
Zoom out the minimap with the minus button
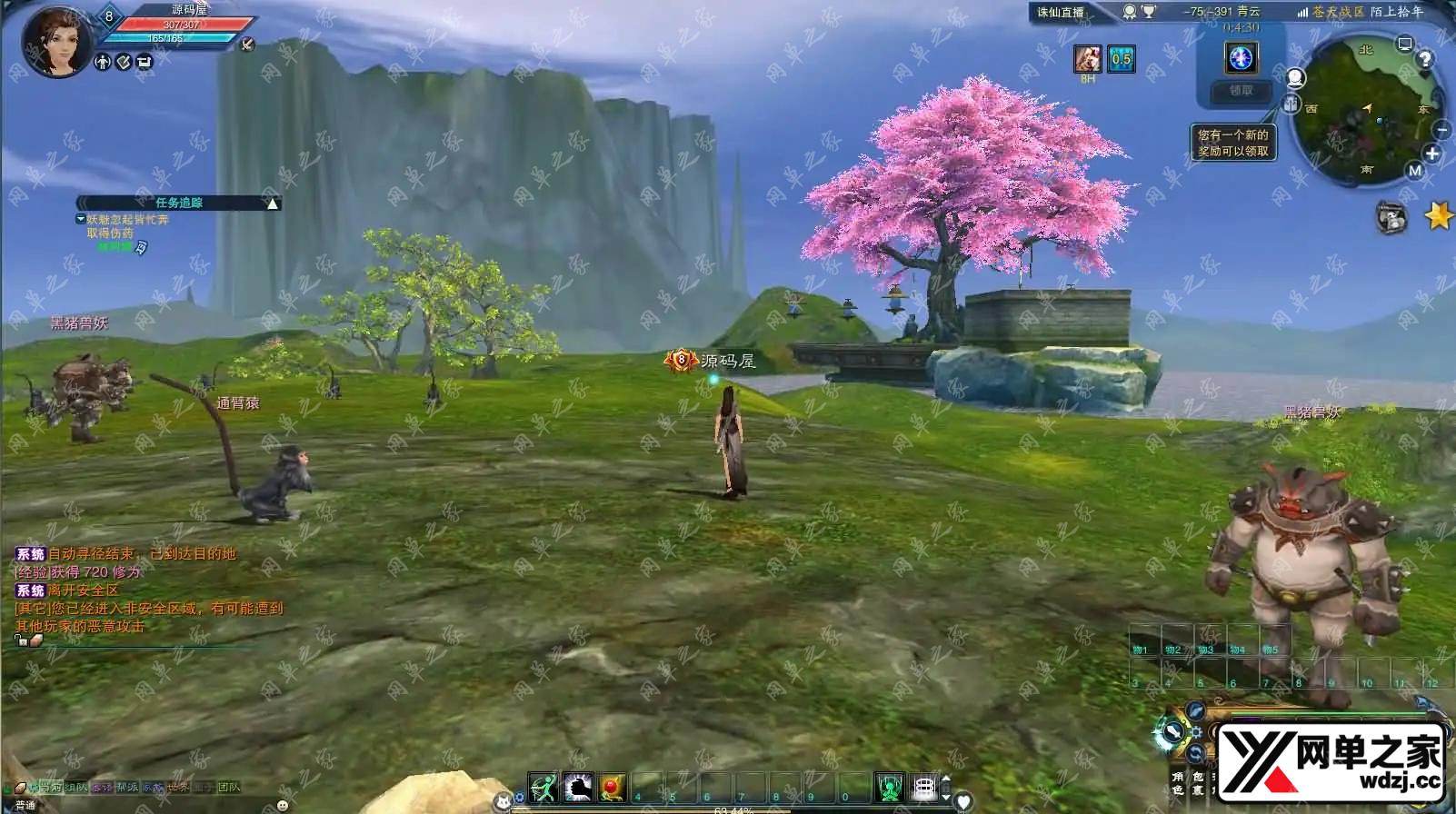point(1443,132)
